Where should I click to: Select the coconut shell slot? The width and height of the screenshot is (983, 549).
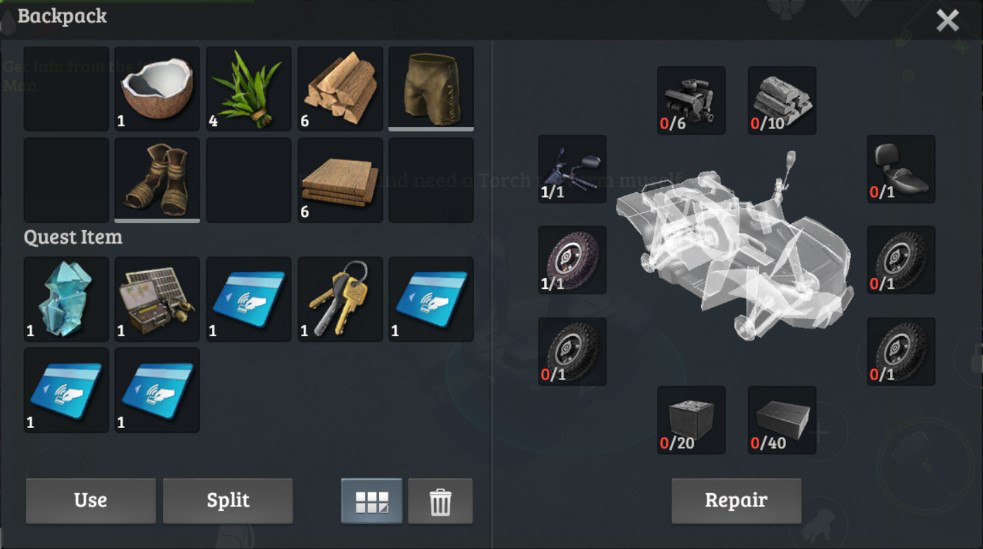(158, 89)
